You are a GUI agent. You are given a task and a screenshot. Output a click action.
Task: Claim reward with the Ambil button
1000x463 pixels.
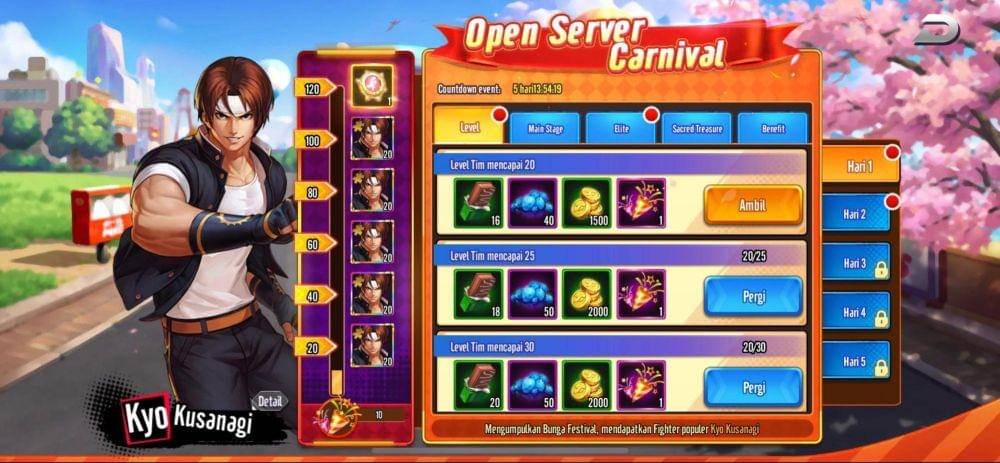(x=752, y=204)
